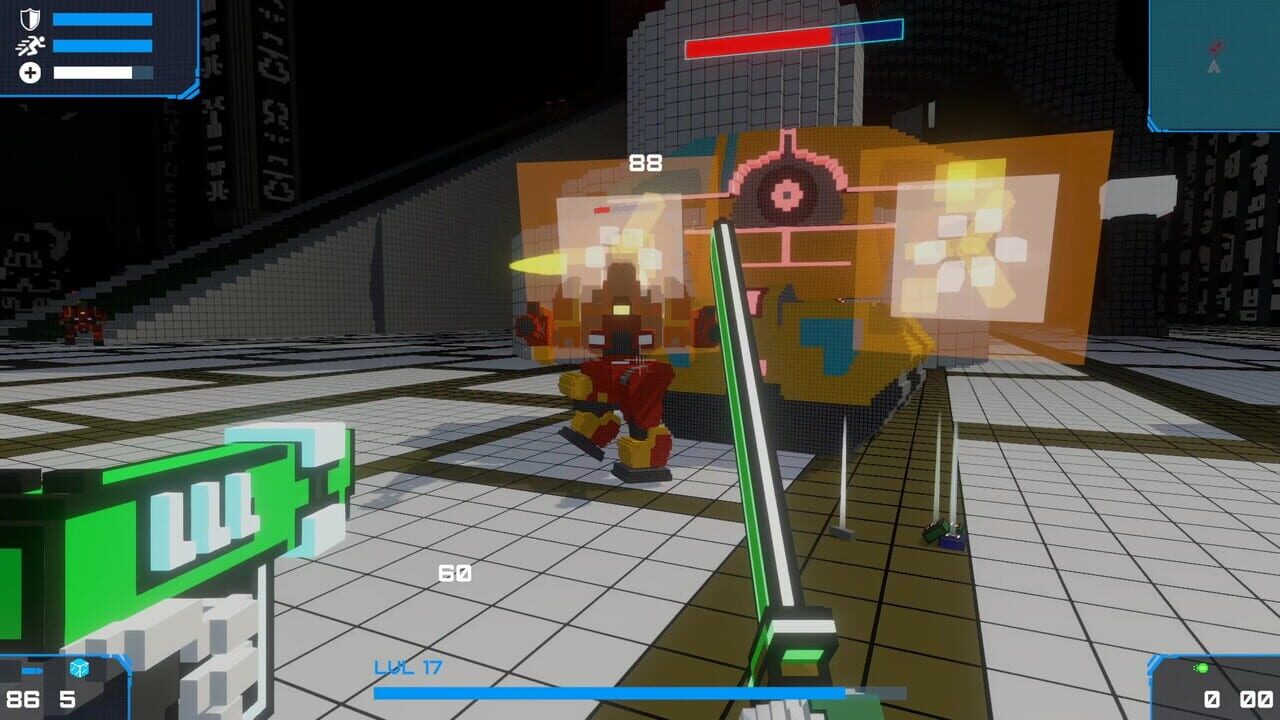1280x720 pixels.
Task: Toggle the stamina bar display
Action: 105,44
